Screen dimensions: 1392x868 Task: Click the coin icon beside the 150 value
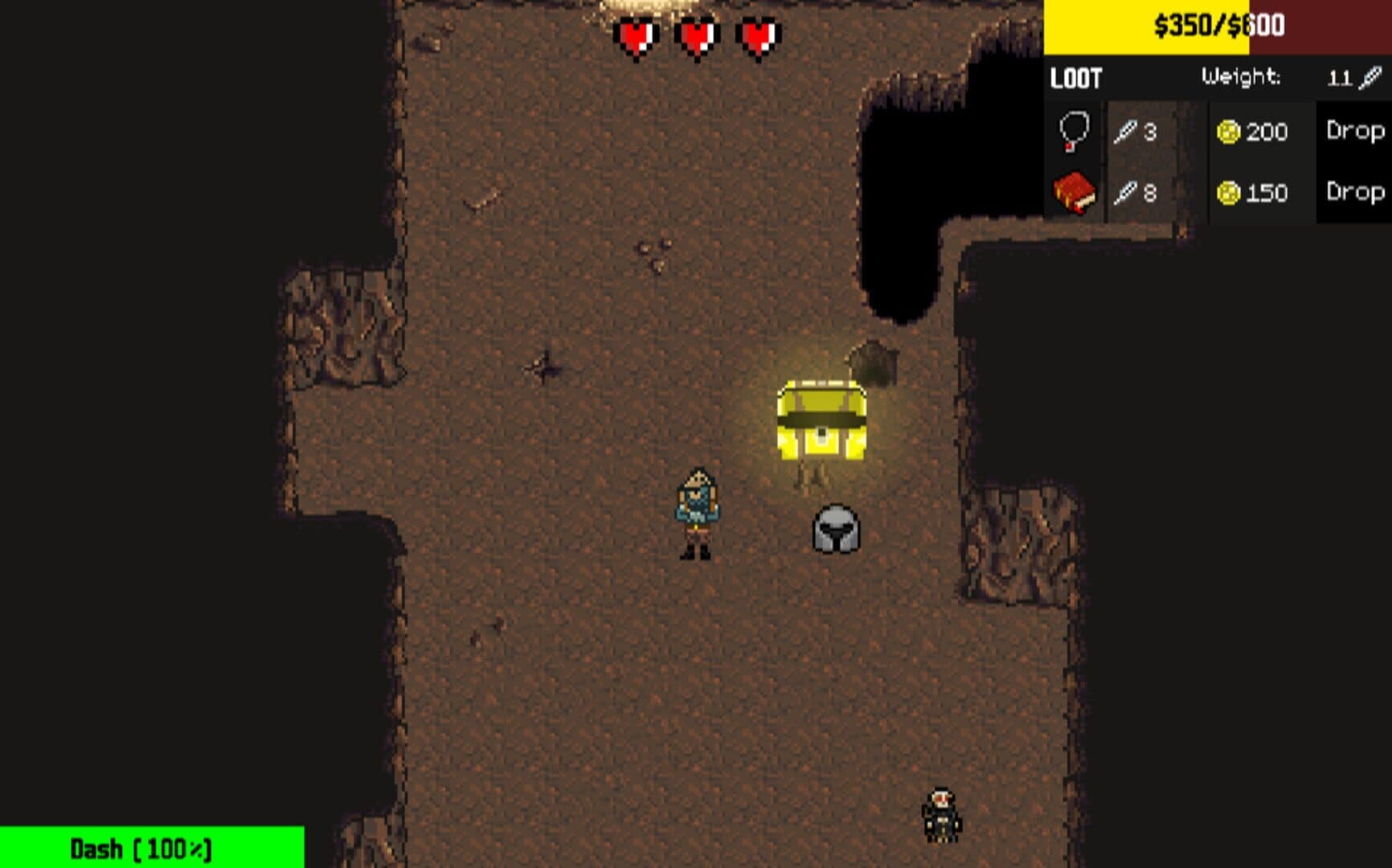(x=1230, y=193)
